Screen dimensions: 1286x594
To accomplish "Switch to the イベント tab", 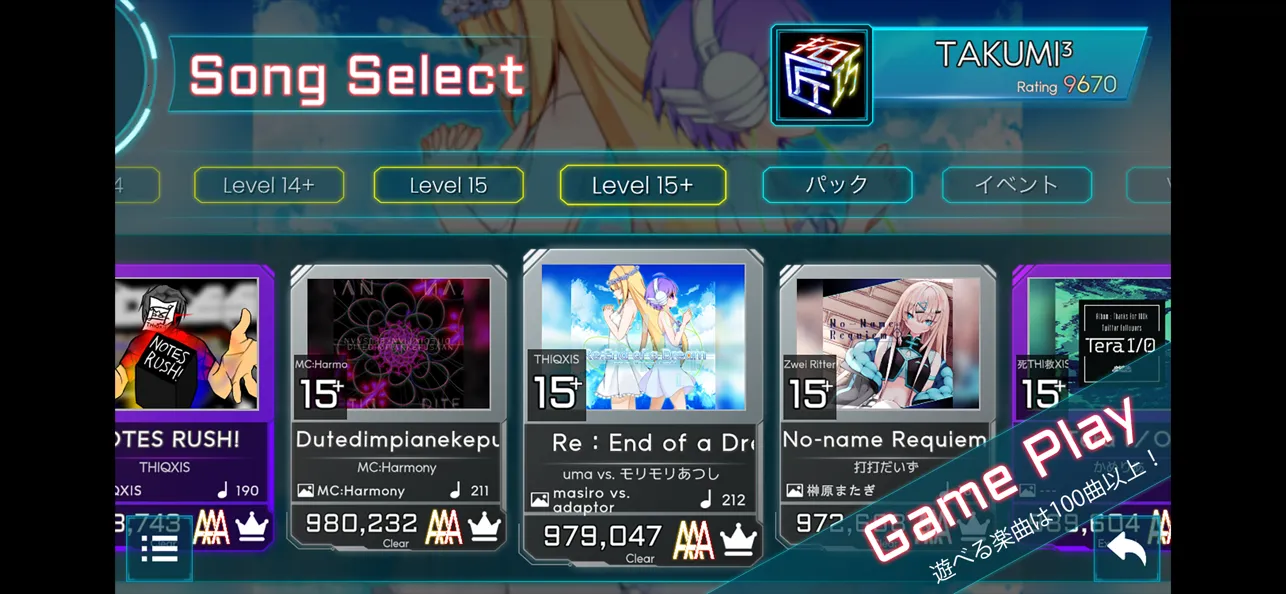I will pyautogui.click(x=1016, y=185).
